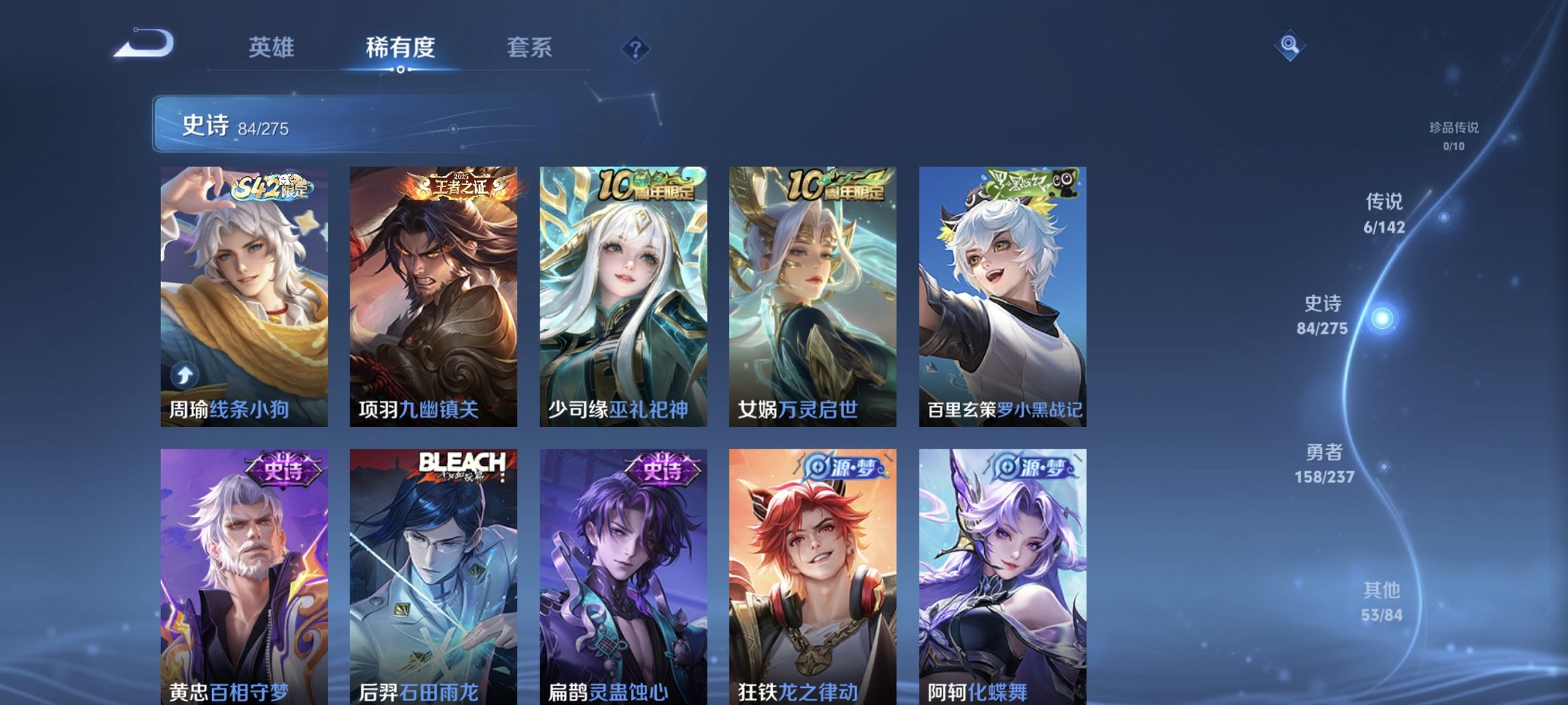Click the question mark help icon
The height and width of the screenshot is (705, 1568).
coord(636,48)
